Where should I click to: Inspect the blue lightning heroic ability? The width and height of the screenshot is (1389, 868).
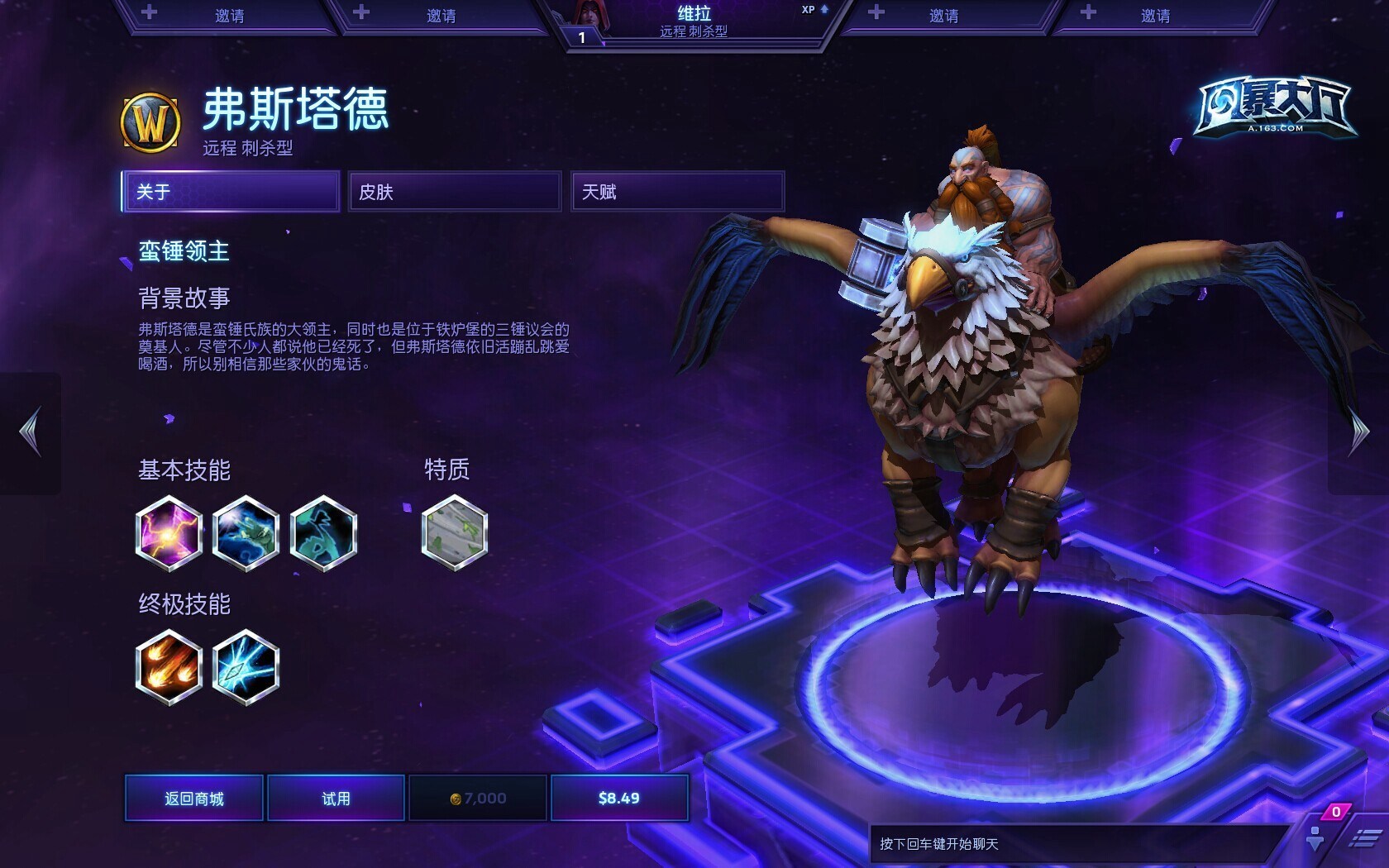pyautogui.click(x=246, y=667)
